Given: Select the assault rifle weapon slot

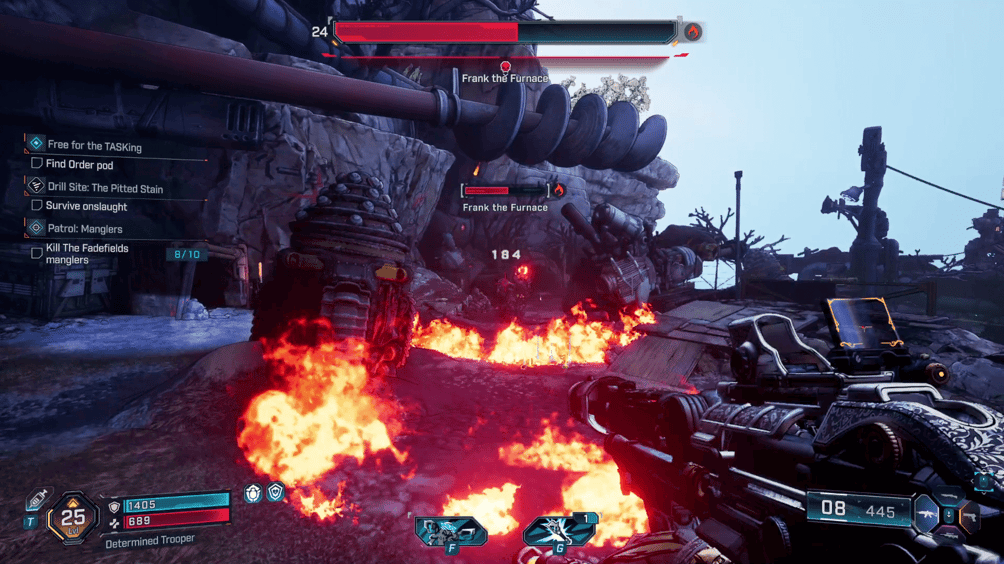Looking at the screenshot, I should (x=926, y=516).
